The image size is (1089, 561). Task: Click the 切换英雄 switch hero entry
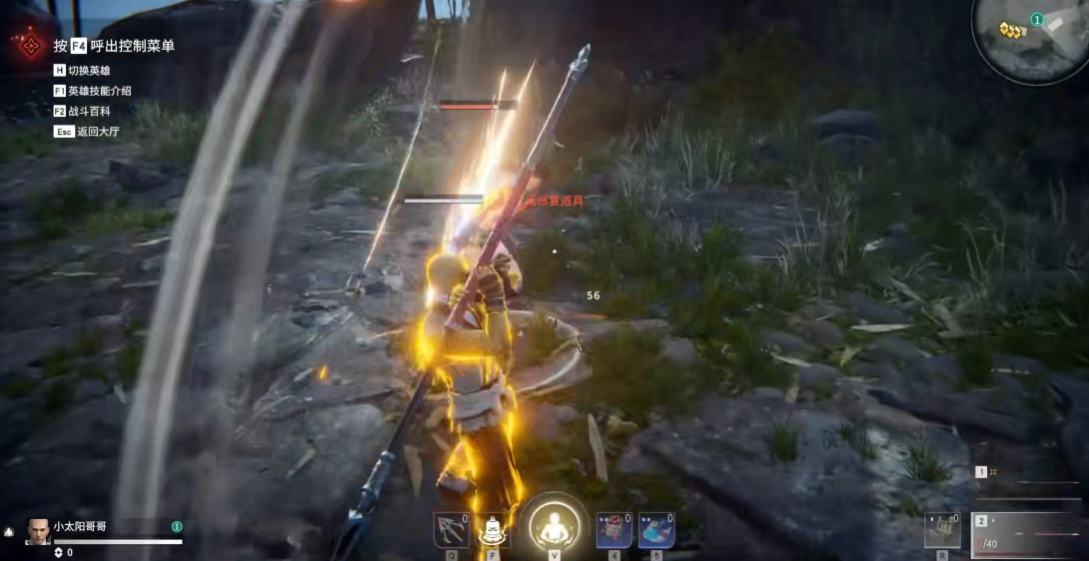90,71
